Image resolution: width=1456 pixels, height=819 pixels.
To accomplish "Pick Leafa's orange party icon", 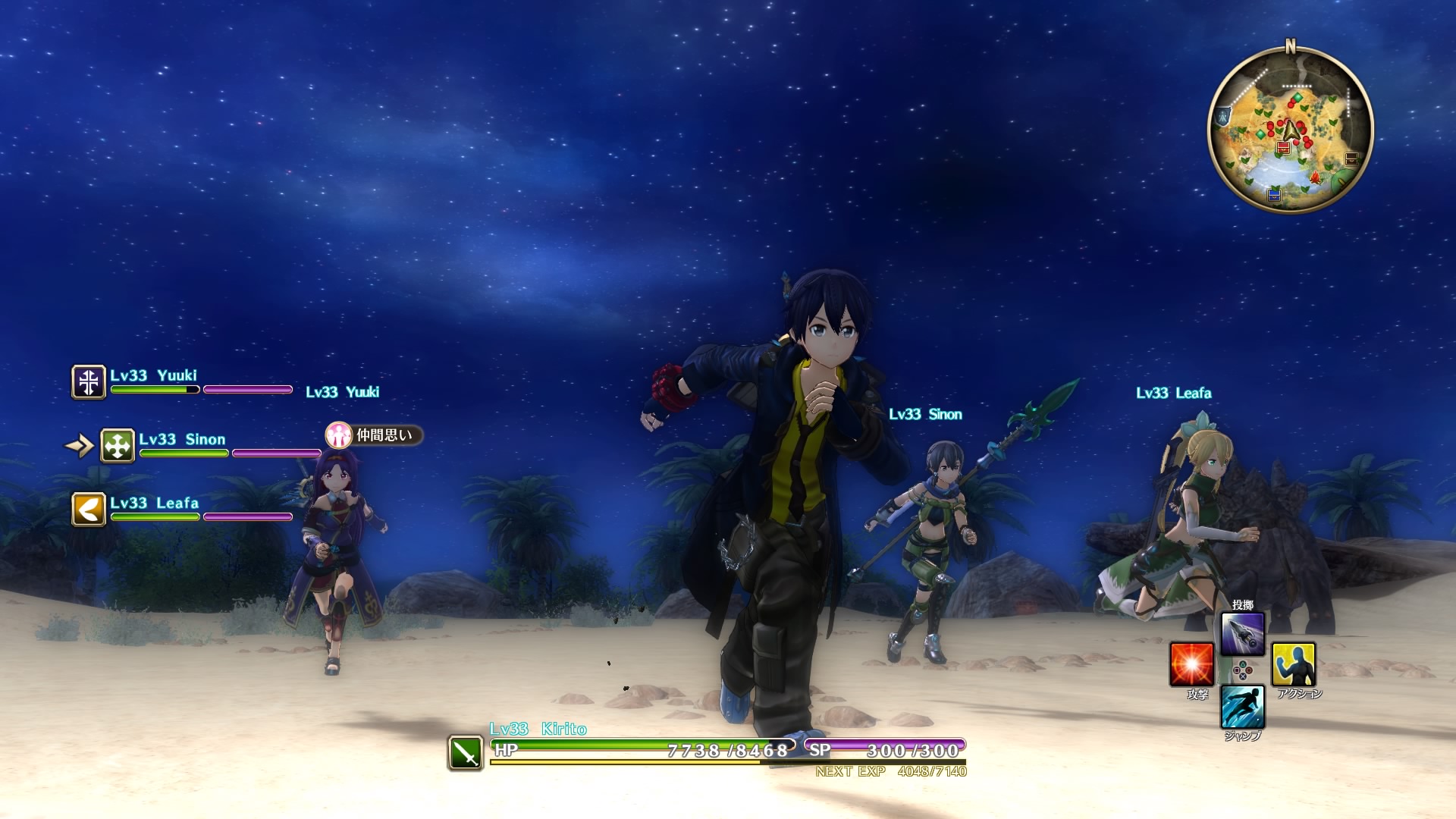I will [x=89, y=509].
